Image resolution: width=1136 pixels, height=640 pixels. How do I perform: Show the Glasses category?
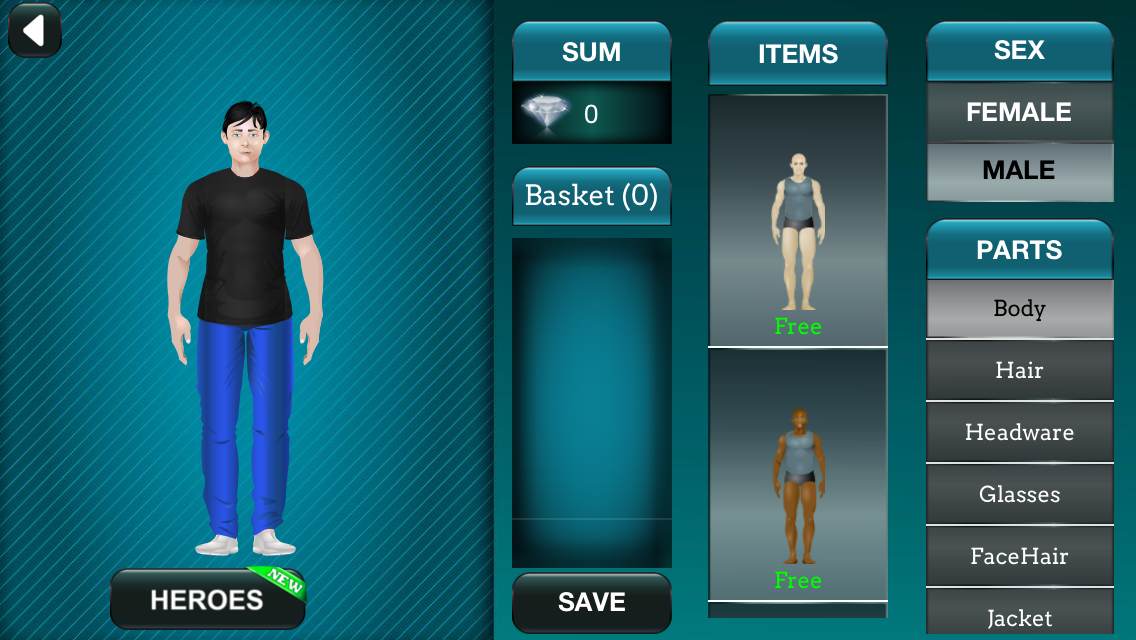pyautogui.click(x=1019, y=495)
